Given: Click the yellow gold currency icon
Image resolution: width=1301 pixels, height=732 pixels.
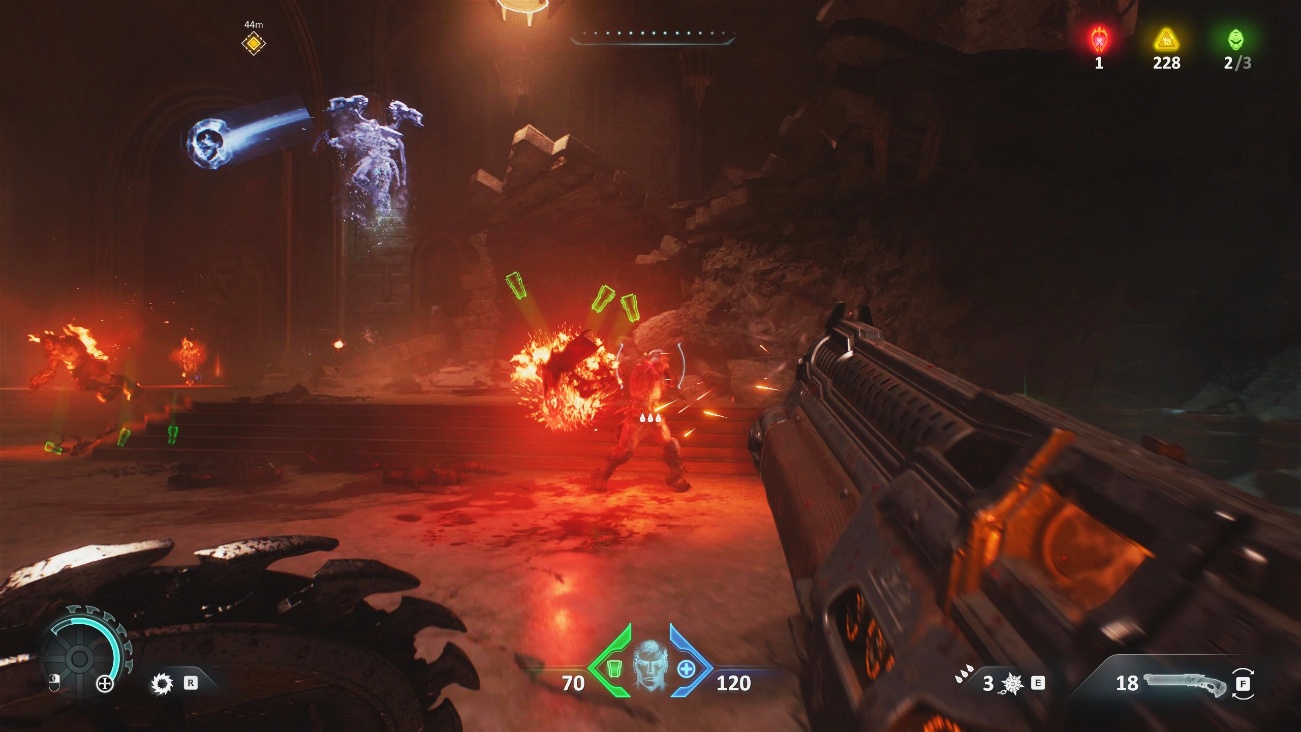Looking at the screenshot, I should click(1166, 40).
